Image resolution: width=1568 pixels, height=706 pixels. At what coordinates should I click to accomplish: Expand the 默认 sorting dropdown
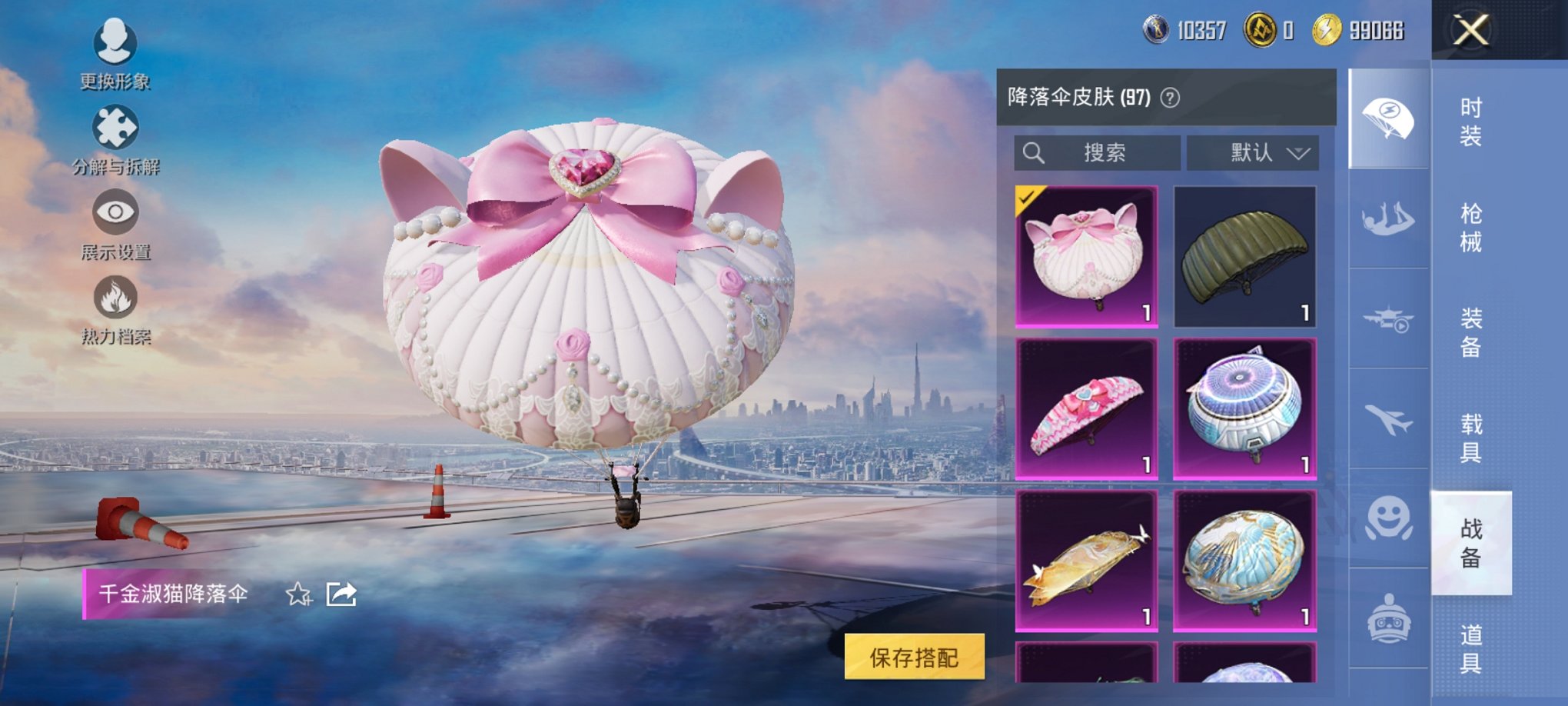pyautogui.click(x=1253, y=152)
